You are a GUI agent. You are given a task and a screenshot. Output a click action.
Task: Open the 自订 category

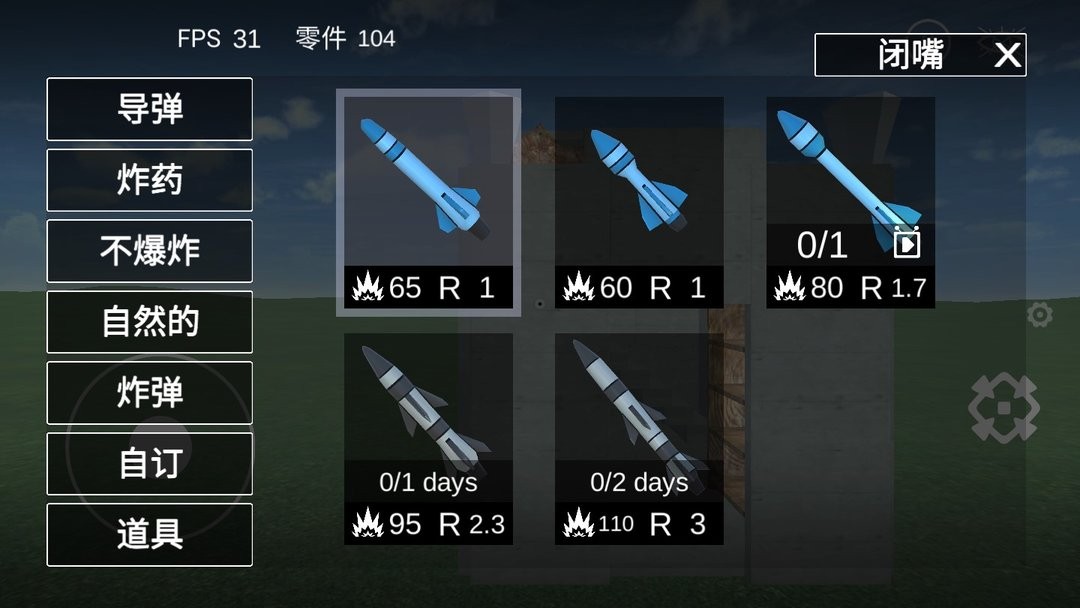pos(150,464)
